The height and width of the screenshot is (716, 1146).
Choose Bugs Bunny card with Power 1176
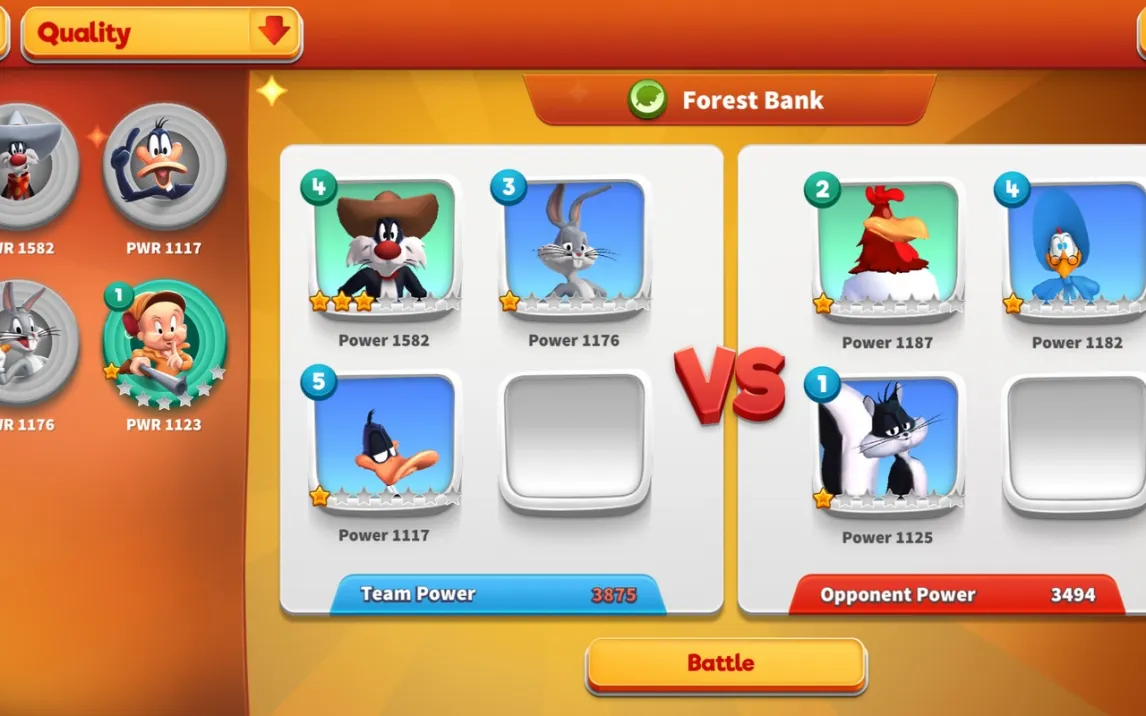pos(574,242)
